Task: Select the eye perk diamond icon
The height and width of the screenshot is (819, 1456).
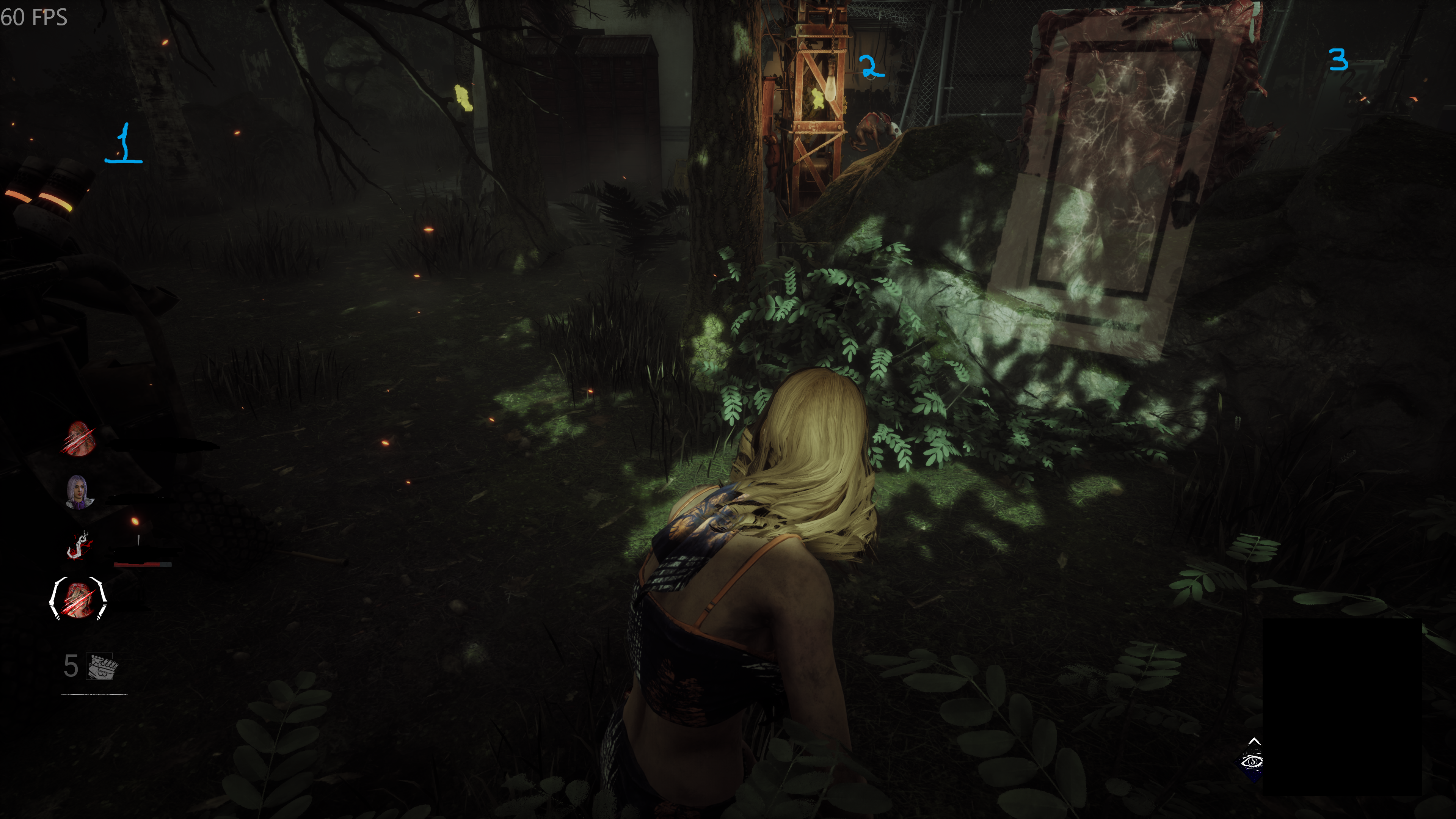Action: [1252, 761]
